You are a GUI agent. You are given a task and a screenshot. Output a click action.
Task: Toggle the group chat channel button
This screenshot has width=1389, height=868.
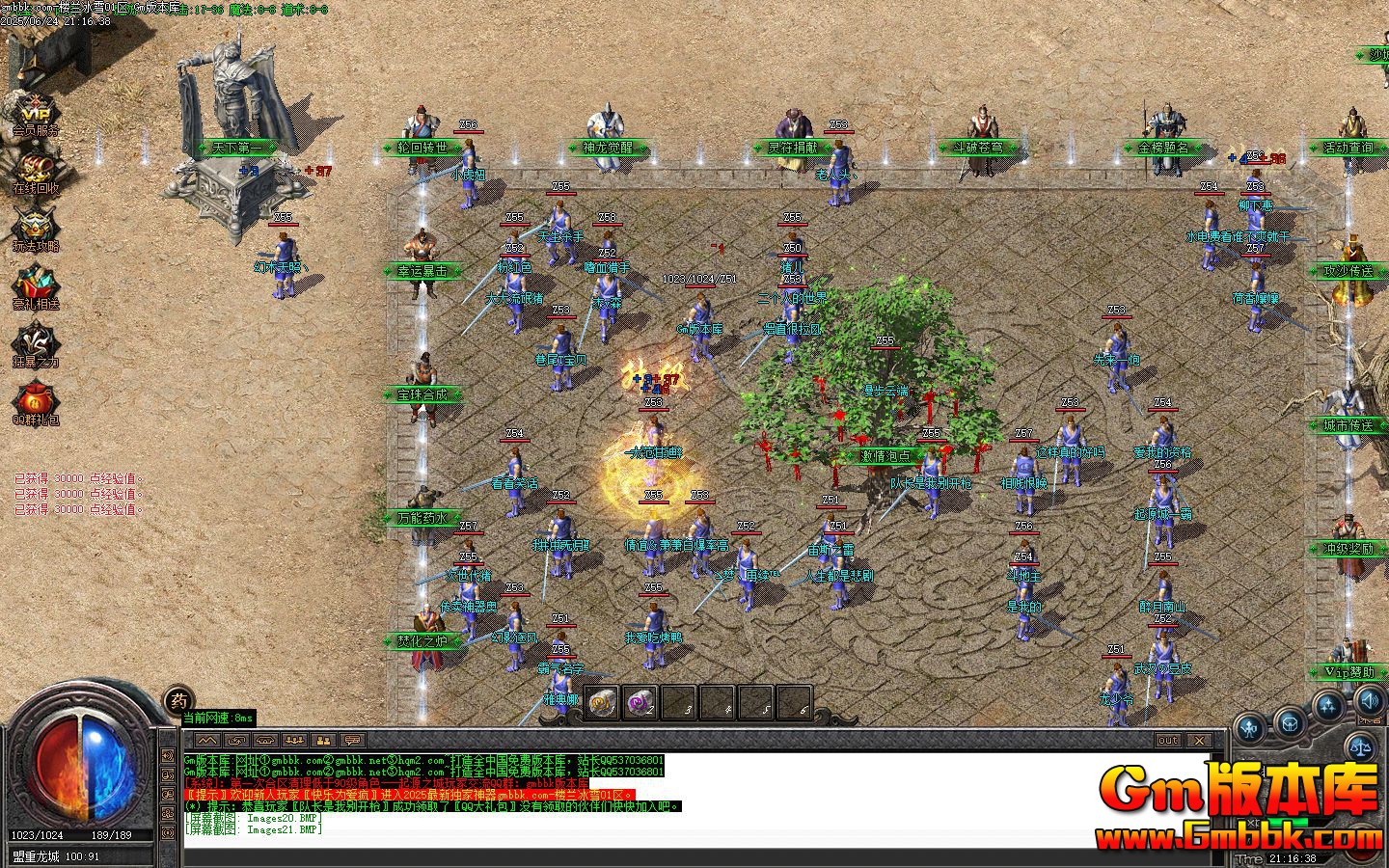coord(322,741)
